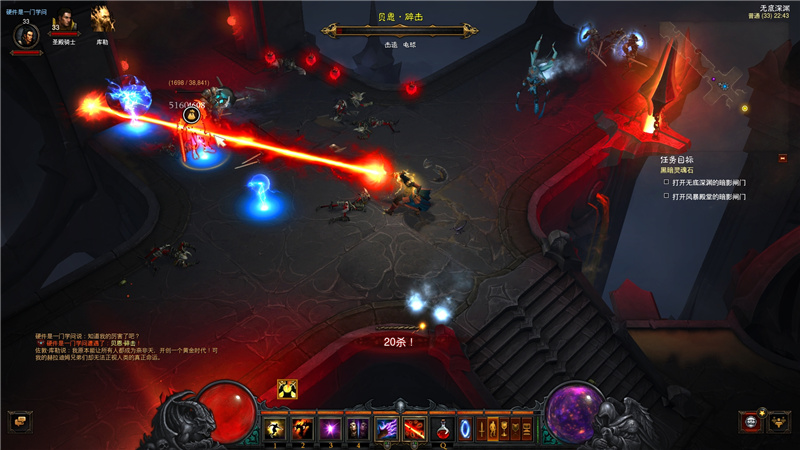
Task: Open the blue town portal
Action: (x=466, y=429)
